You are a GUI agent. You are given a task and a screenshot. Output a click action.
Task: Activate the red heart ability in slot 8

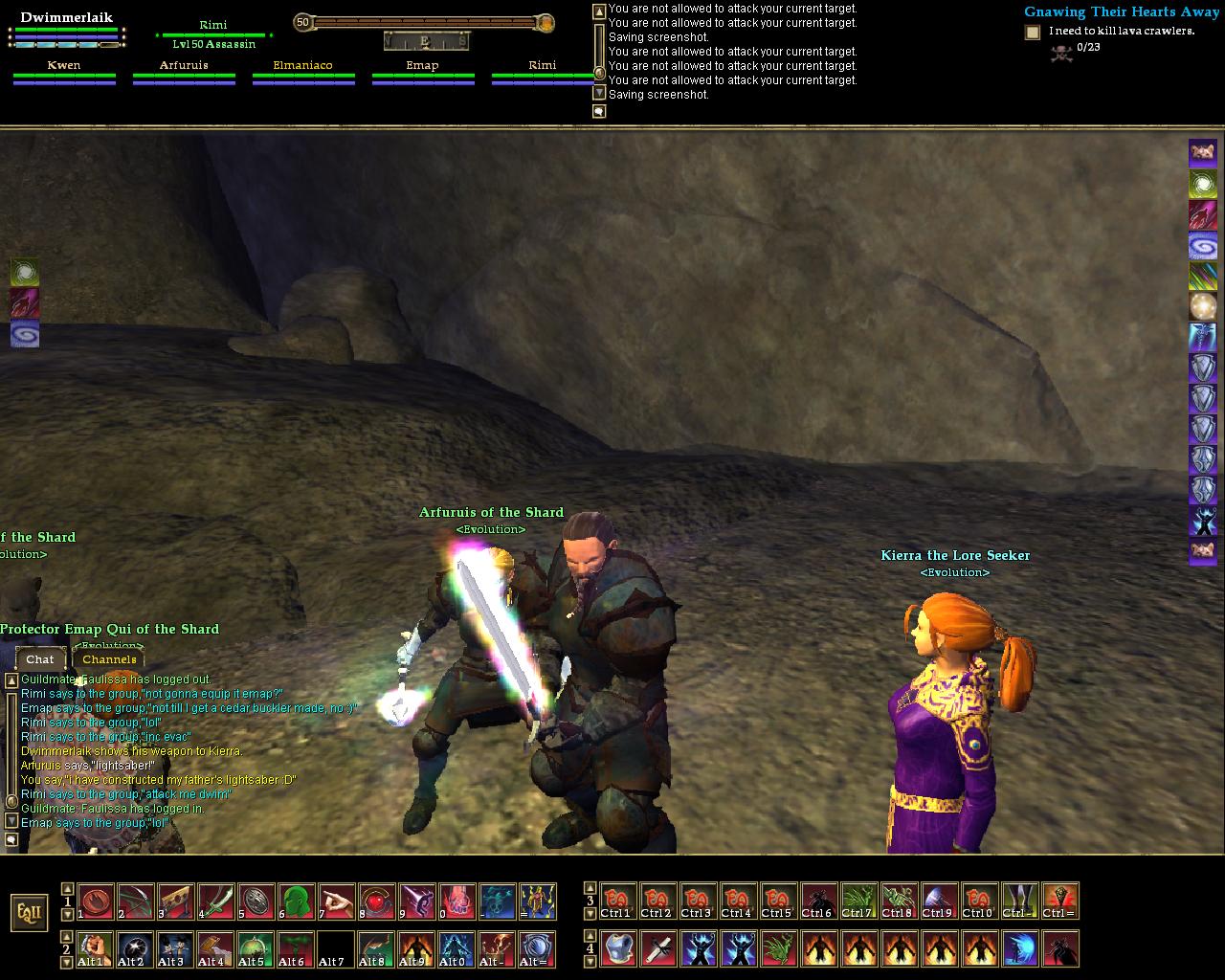coord(376,902)
